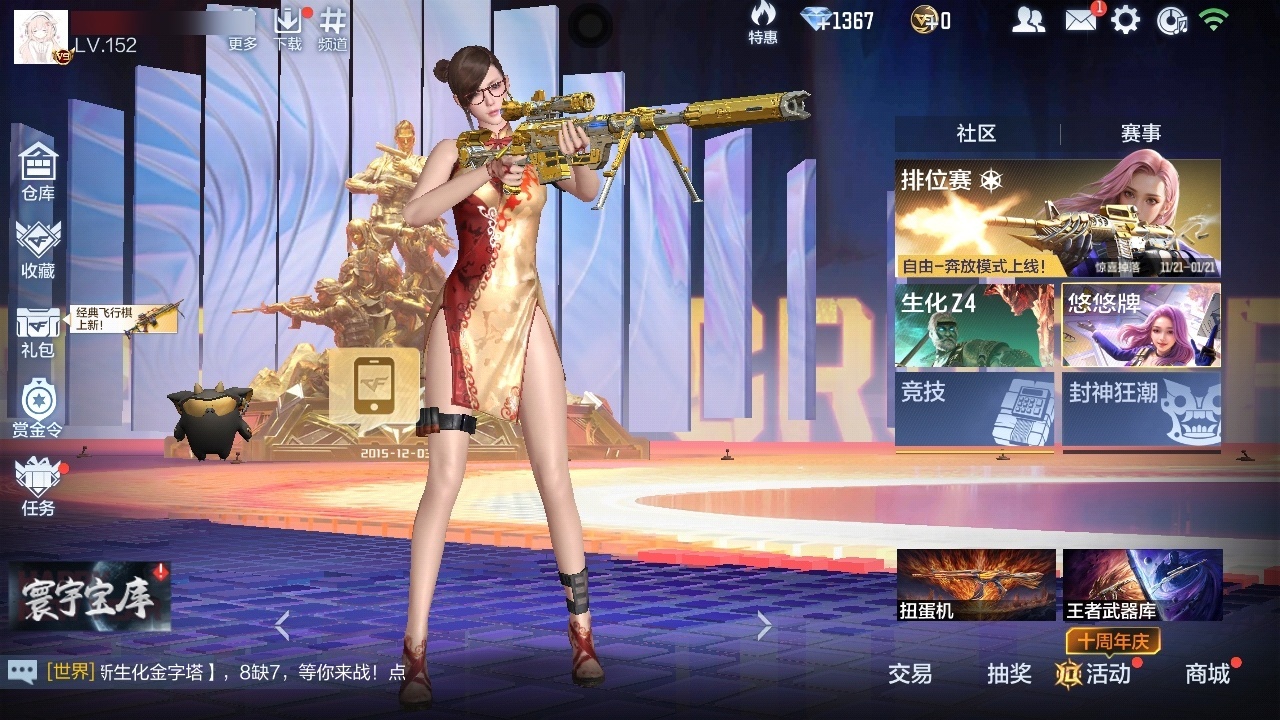Open the friends list icon
This screenshot has width=1280, height=720.
(1029, 18)
